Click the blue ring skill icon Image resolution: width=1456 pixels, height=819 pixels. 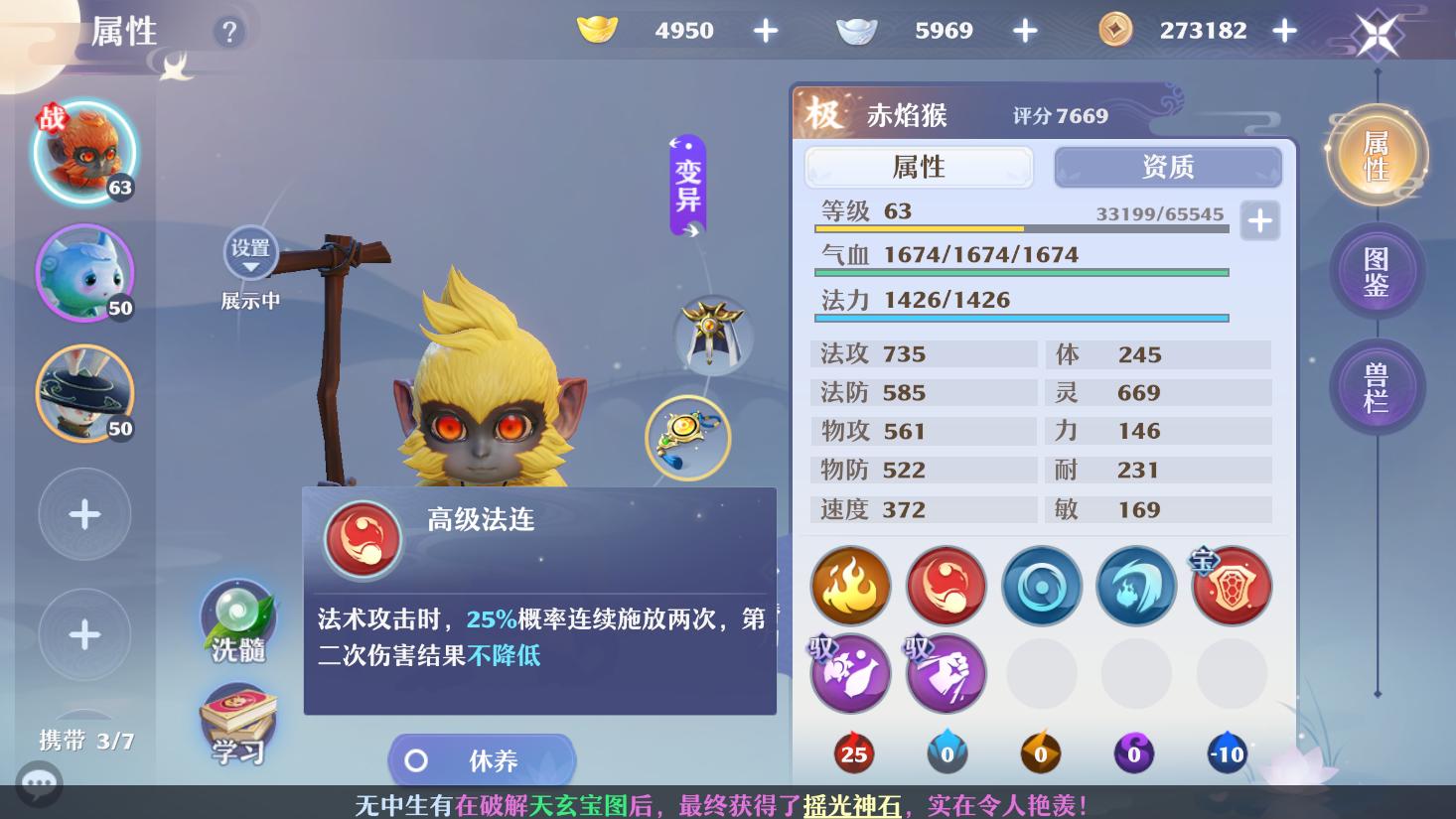pos(1041,586)
